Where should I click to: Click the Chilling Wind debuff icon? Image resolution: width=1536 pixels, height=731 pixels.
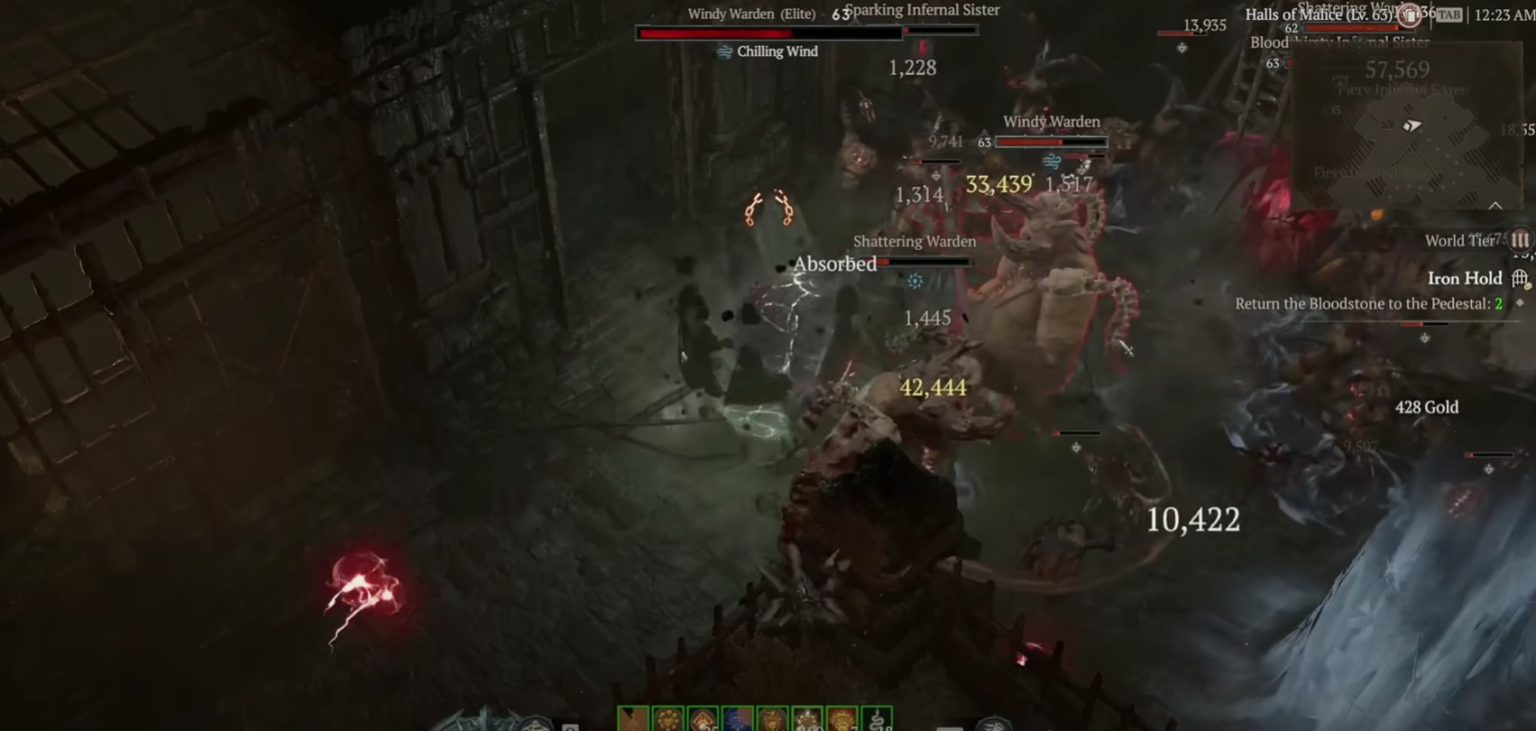[x=723, y=50]
